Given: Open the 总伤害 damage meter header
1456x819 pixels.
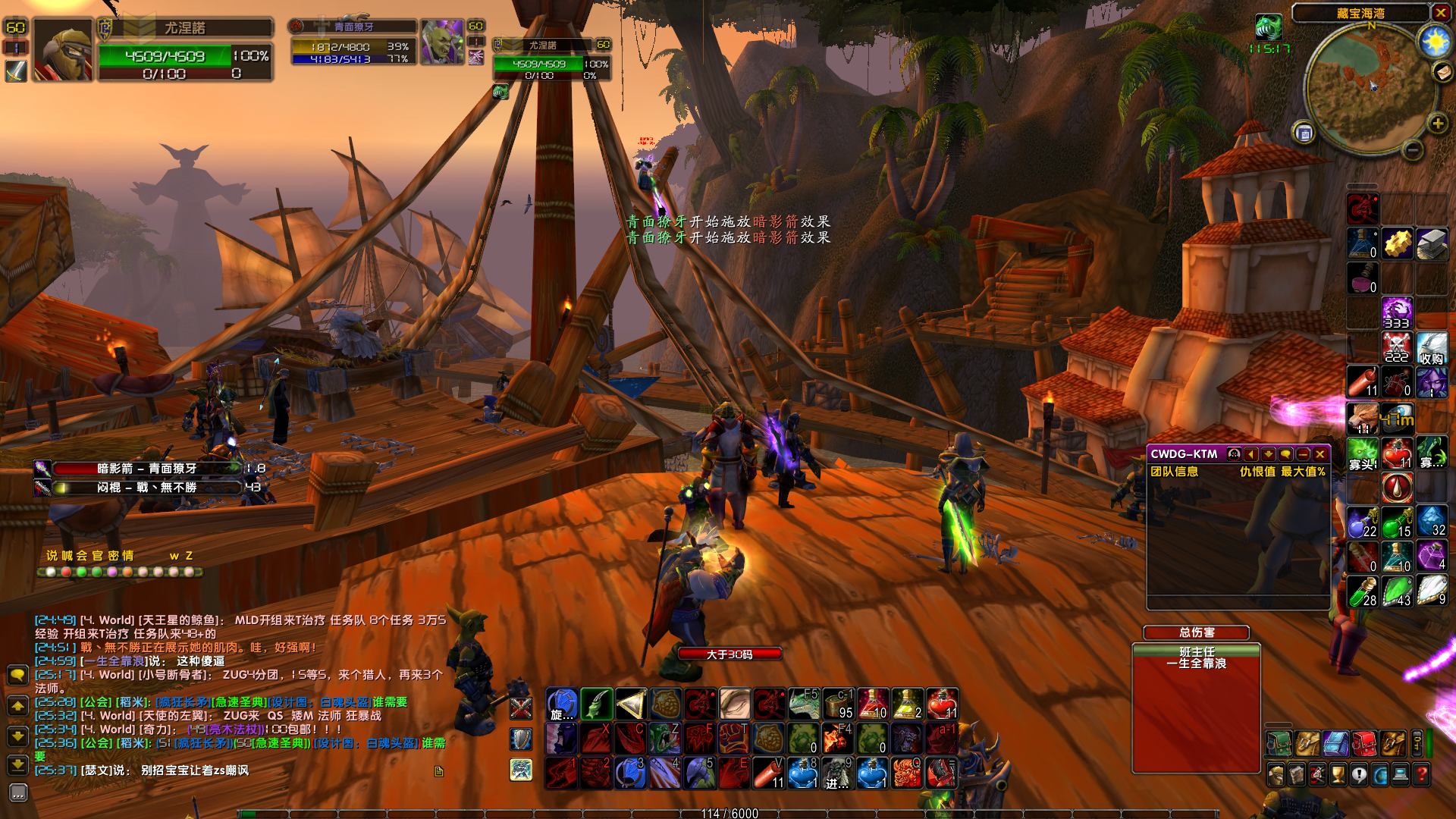Looking at the screenshot, I should (1197, 632).
